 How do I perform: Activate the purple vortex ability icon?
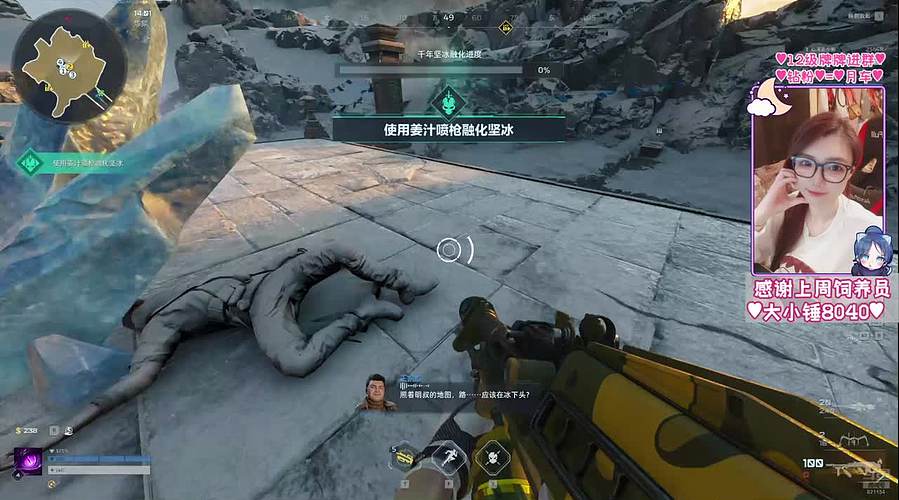click(x=28, y=461)
